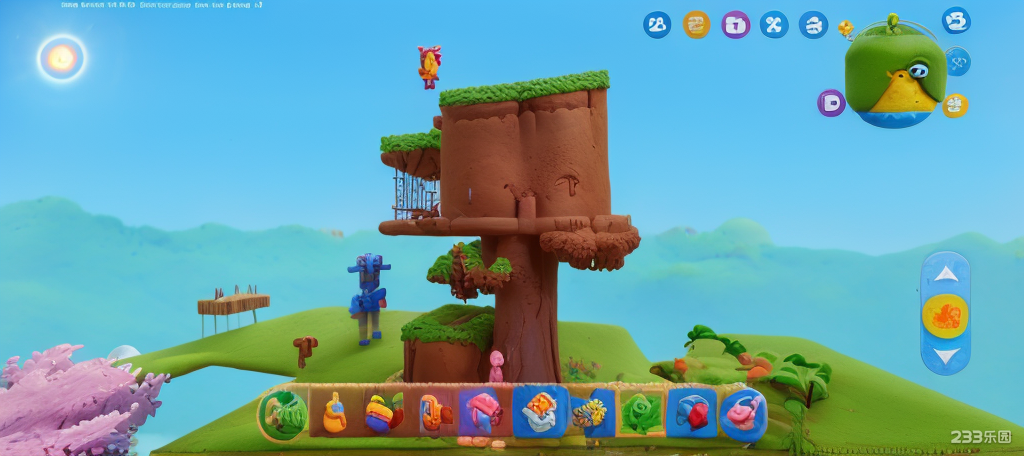The image size is (1024, 456).
Task: Tap the yellow button with the orange emblem
Action: point(945,315)
